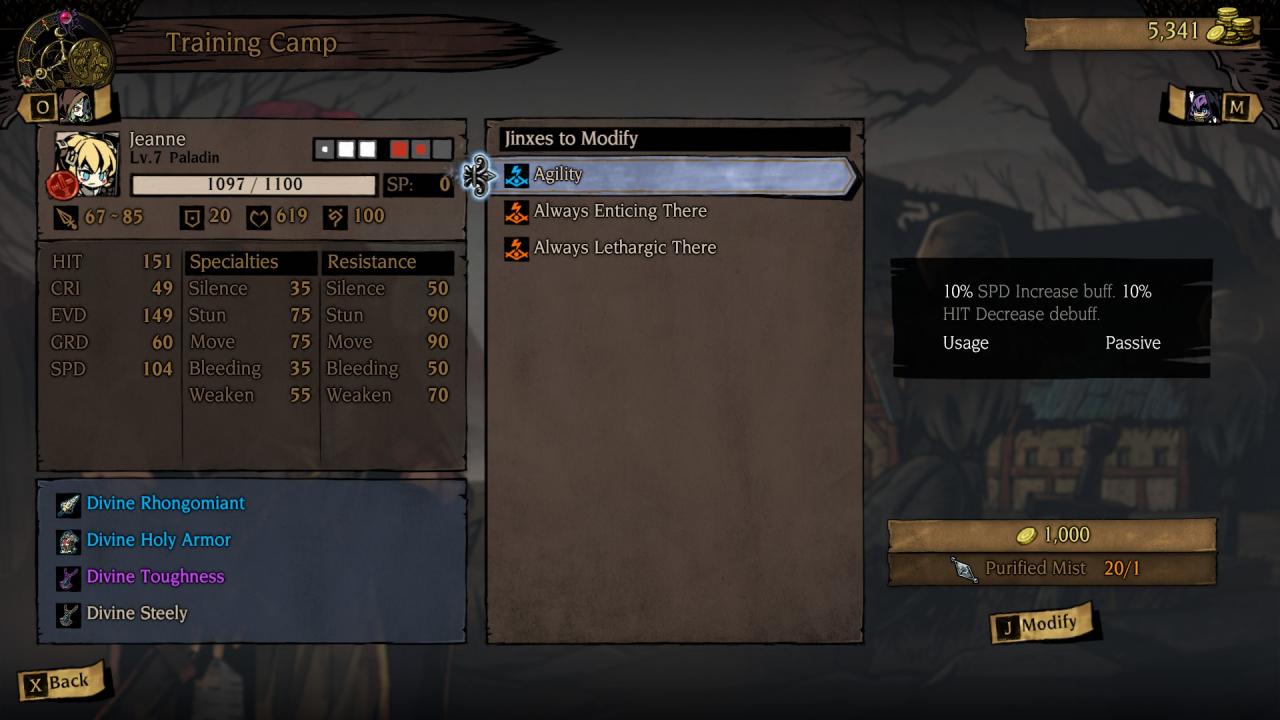1280x720 pixels.
Task: Click Jeanne's character portrait
Action: [x=87, y=163]
